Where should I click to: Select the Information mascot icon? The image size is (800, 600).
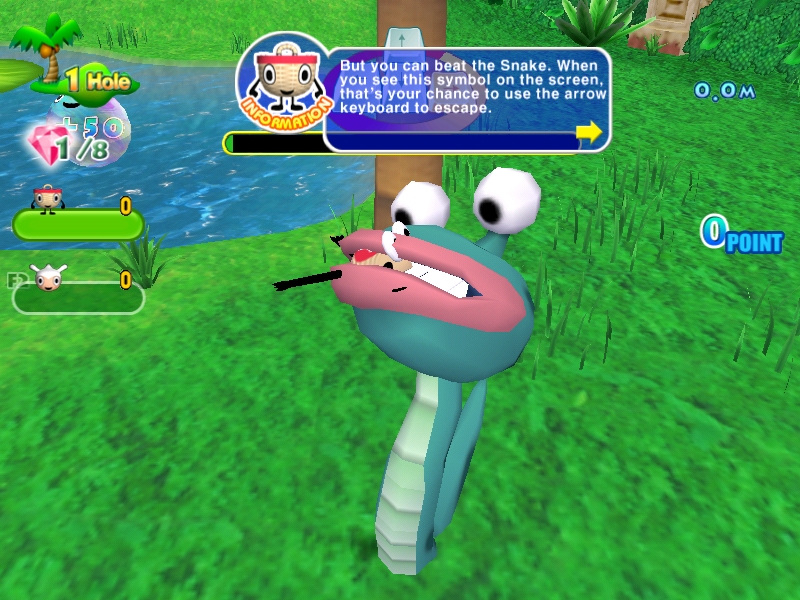(x=283, y=83)
